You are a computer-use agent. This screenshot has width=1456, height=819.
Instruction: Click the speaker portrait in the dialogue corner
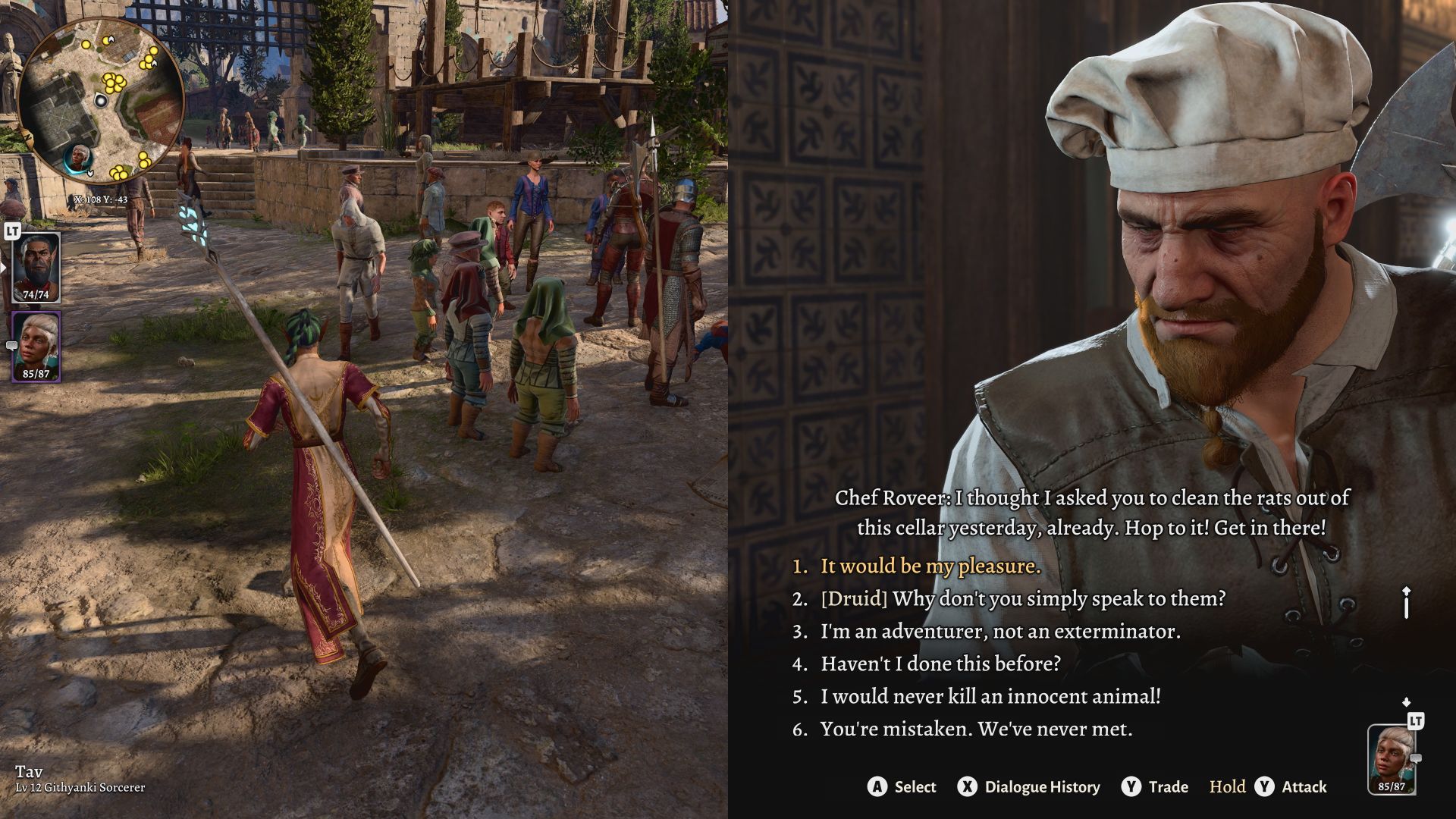[1391, 759]
